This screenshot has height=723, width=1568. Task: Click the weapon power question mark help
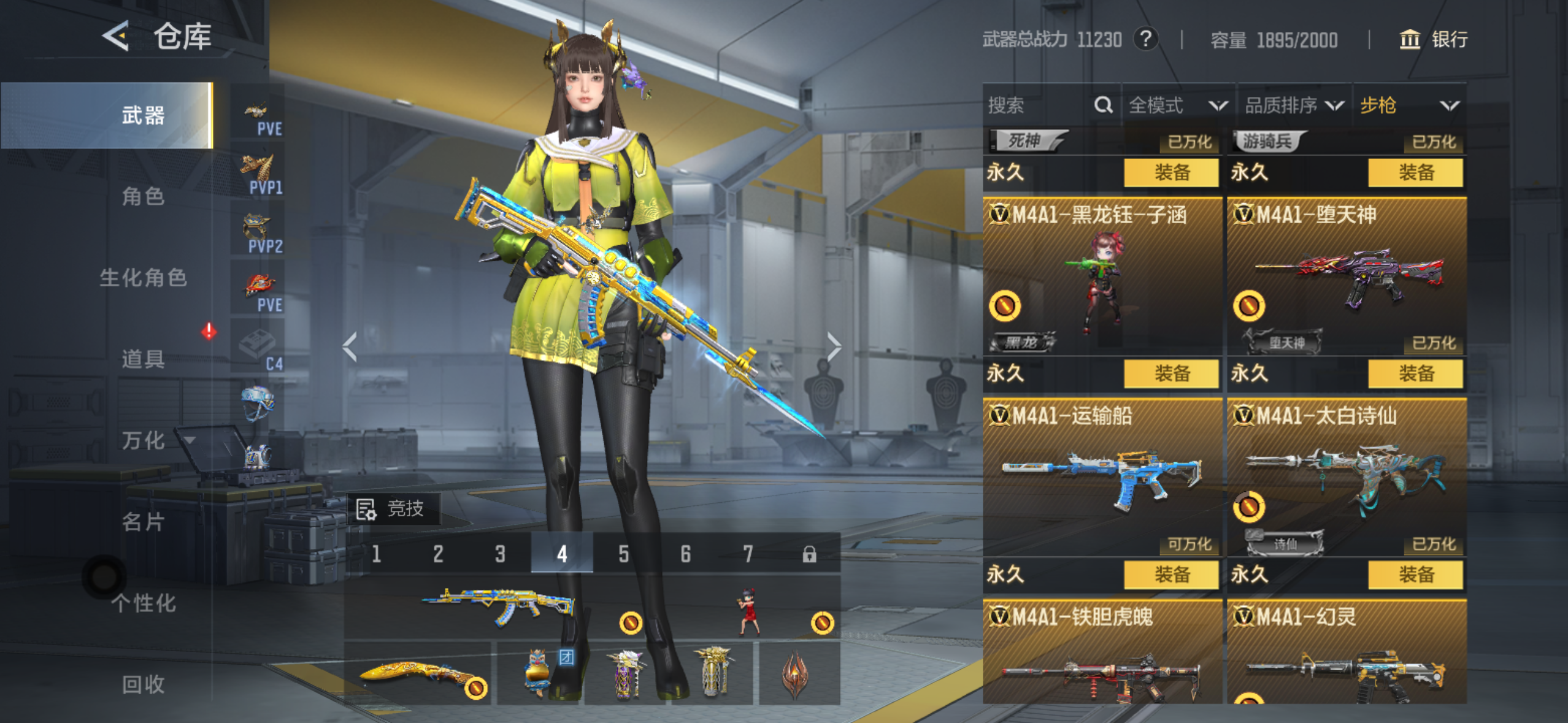coord(1145,40)
